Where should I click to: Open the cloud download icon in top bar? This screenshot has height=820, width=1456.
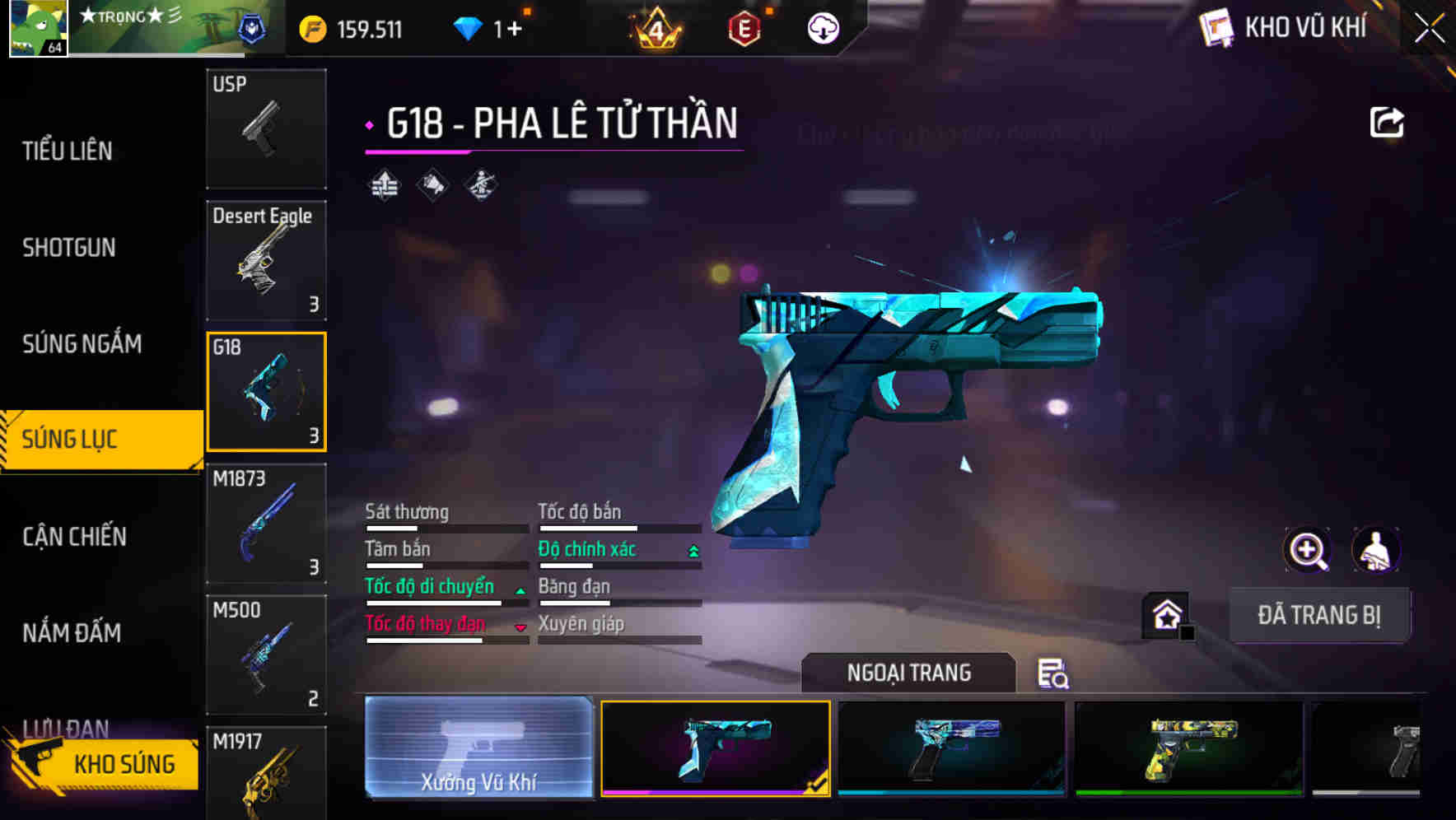tap(822, 28)
